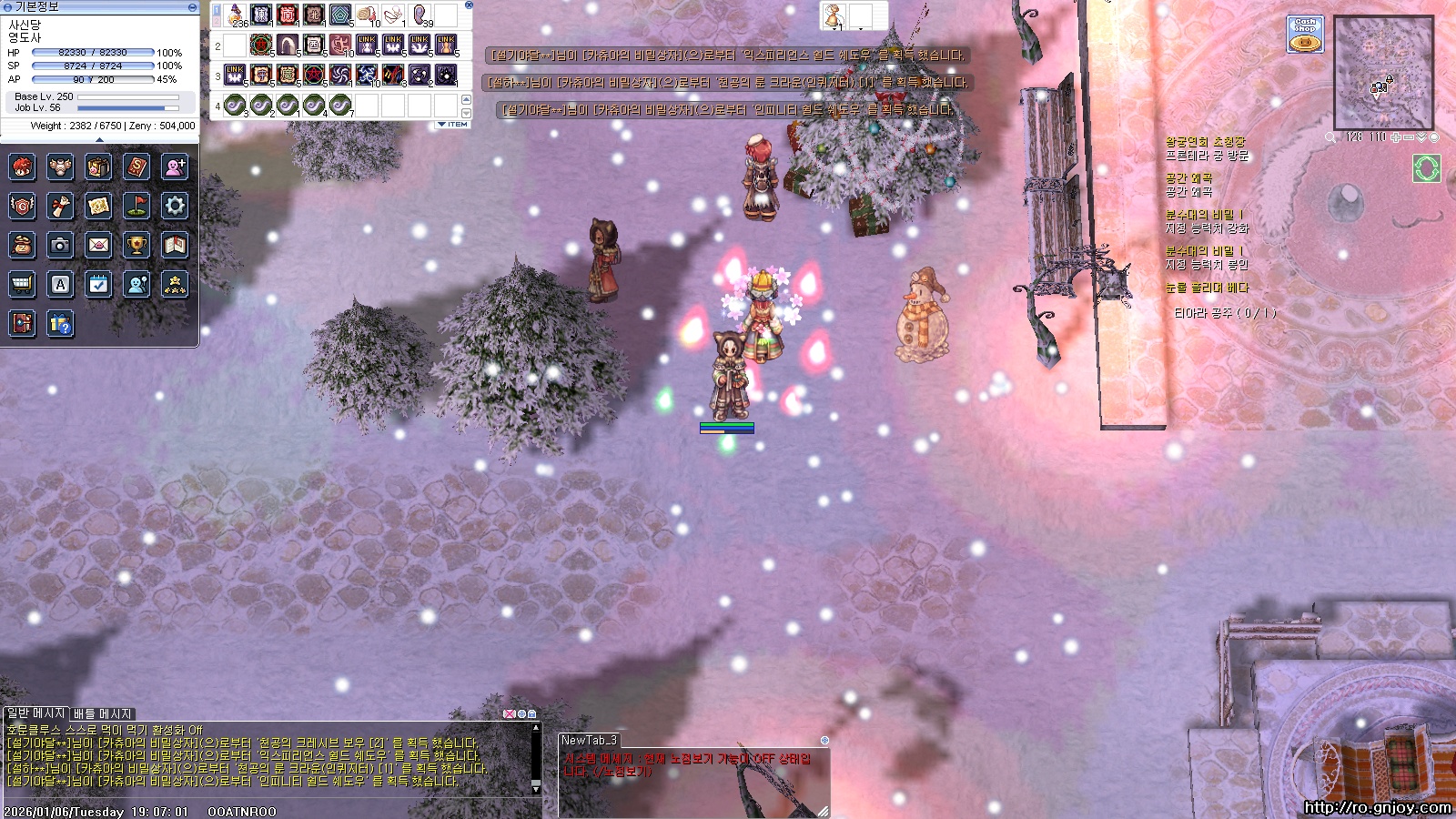This screenshot has width=1456, height=819.
Task: Open the screenshot camera icon
Action: 60,245
